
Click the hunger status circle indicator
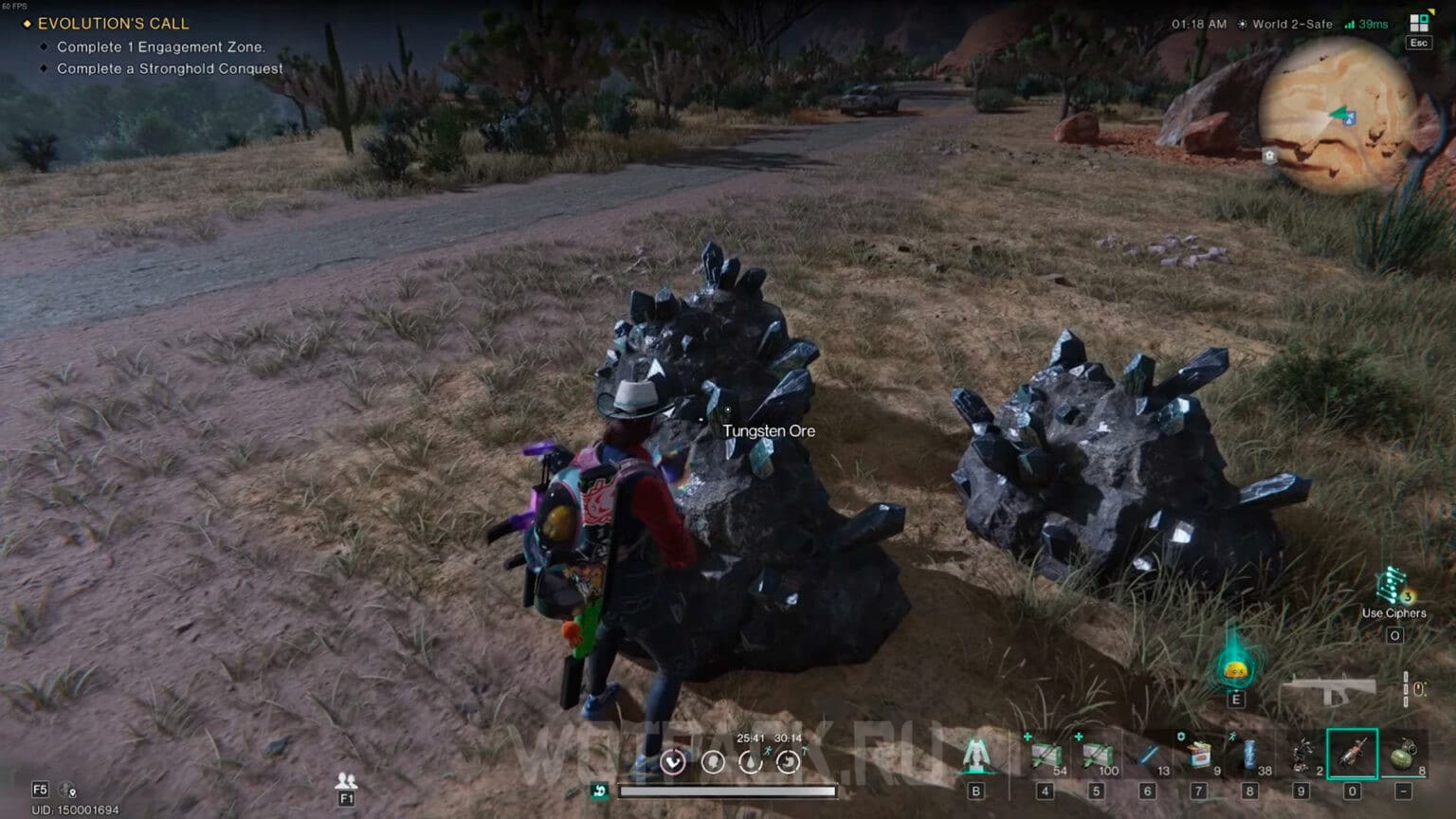tap(789, 761)
